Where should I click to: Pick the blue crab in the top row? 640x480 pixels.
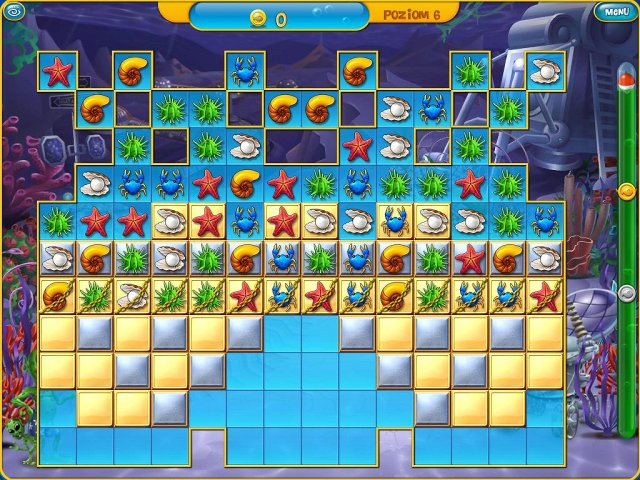point(245,71)
